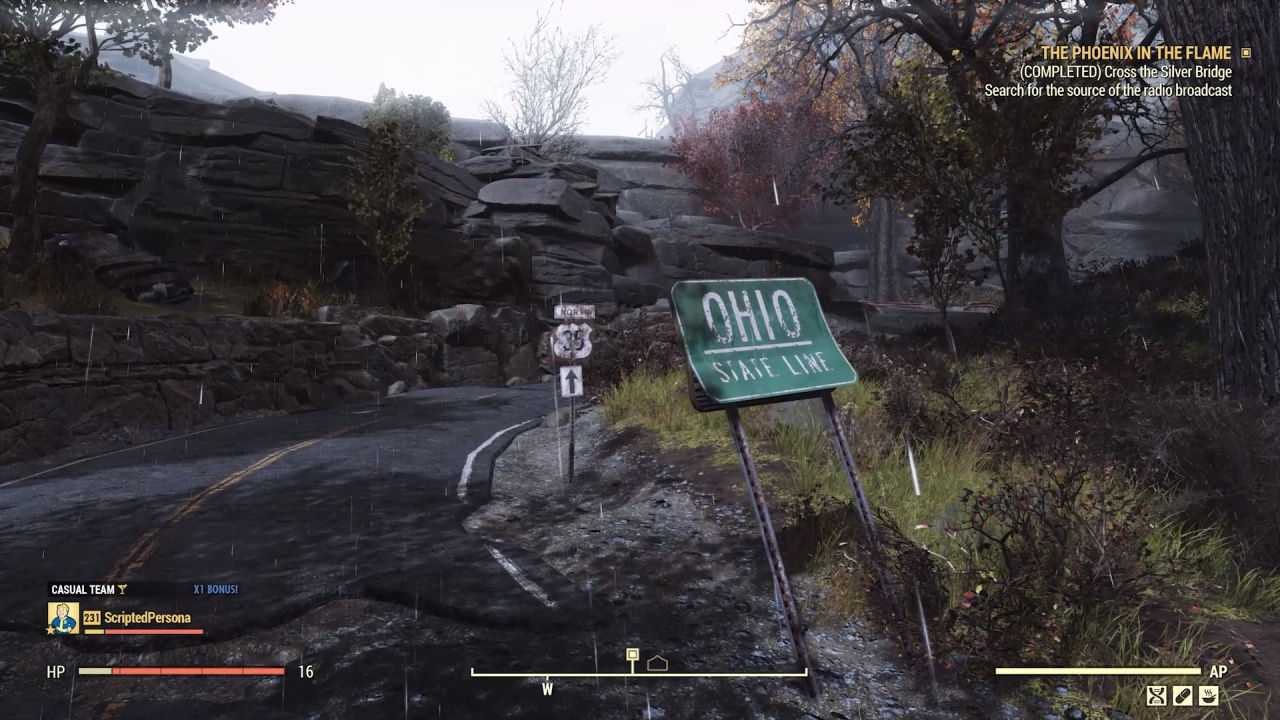The height and width of the screenshot is (720, 1280).
Task: Check the chem pill status icon
Action: [1183, 696]
